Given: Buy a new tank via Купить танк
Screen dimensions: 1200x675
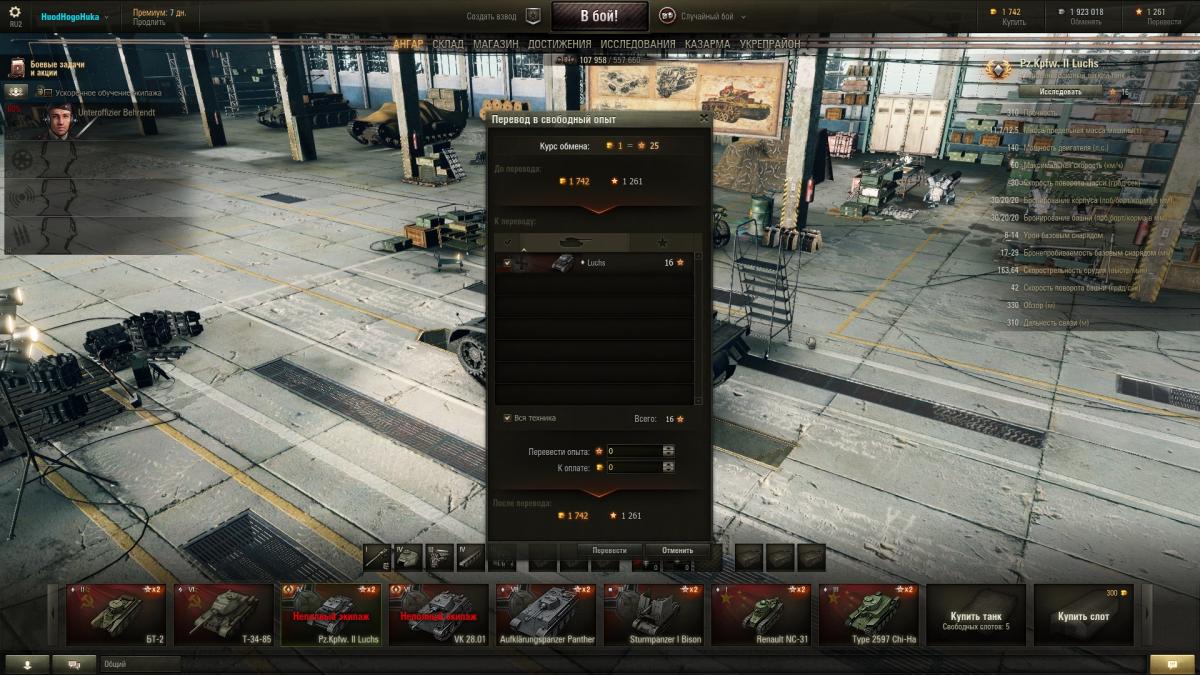Looking at the screenshot, I should (976, 616).
